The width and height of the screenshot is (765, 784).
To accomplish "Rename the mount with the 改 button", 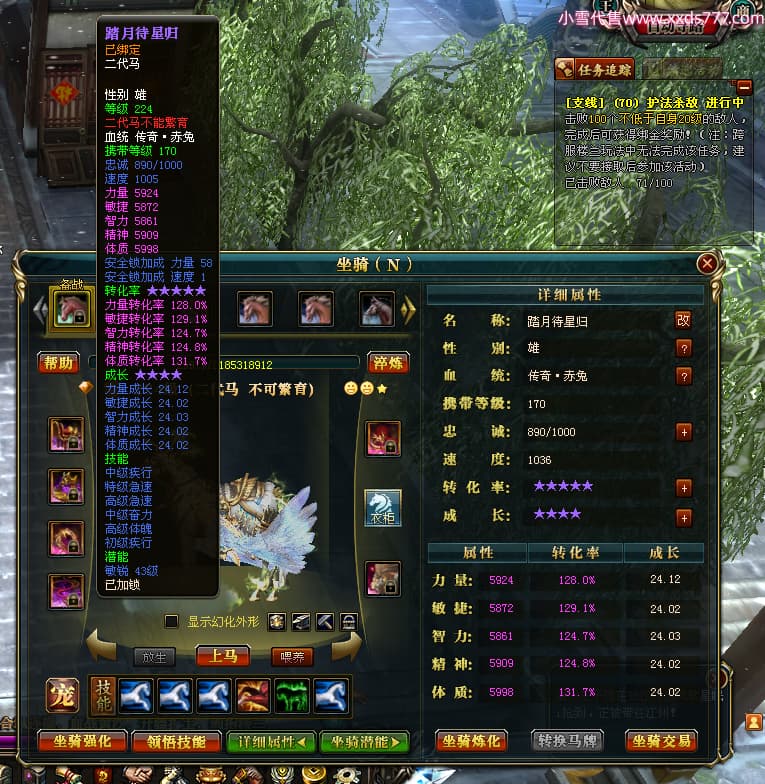I will 684,320.
